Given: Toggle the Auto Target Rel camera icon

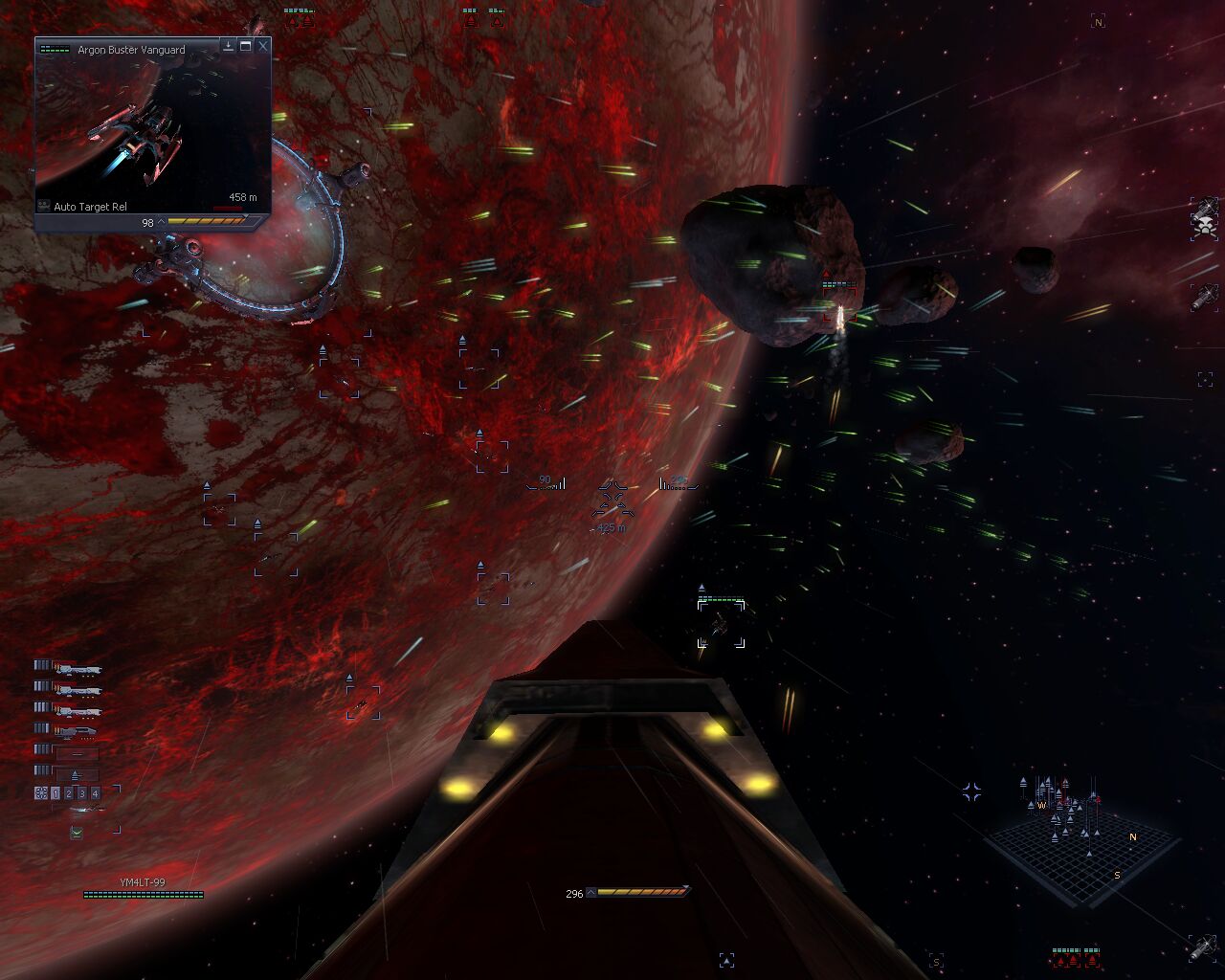Looking at the screenshot, I should tap(43, 206).
